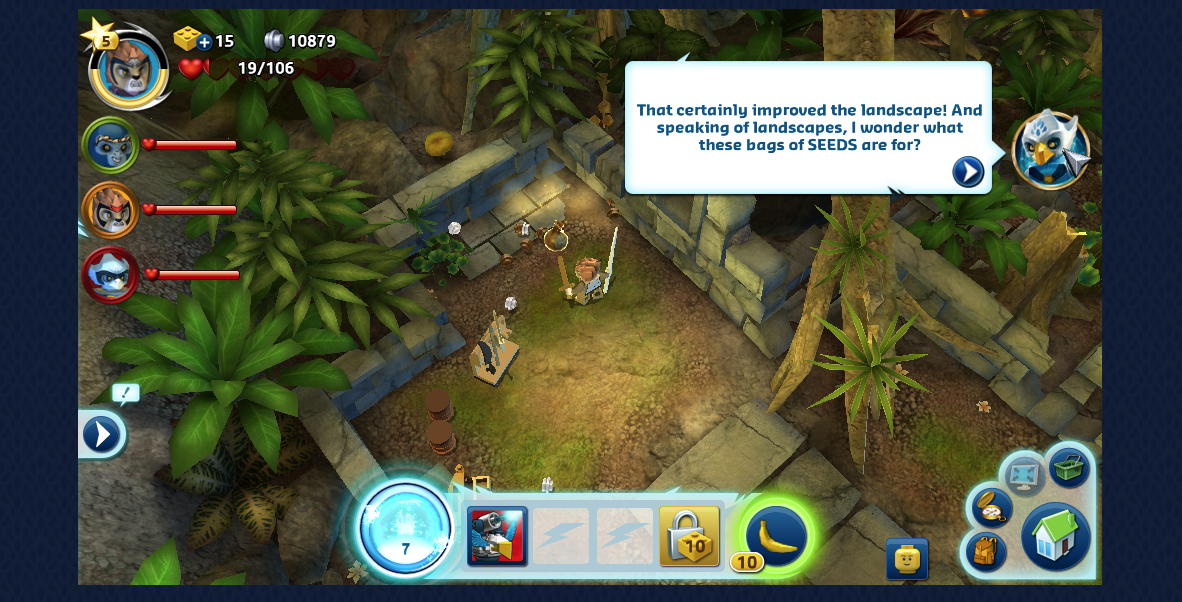Open the yellow minifigure head menu

pos(906,559)
